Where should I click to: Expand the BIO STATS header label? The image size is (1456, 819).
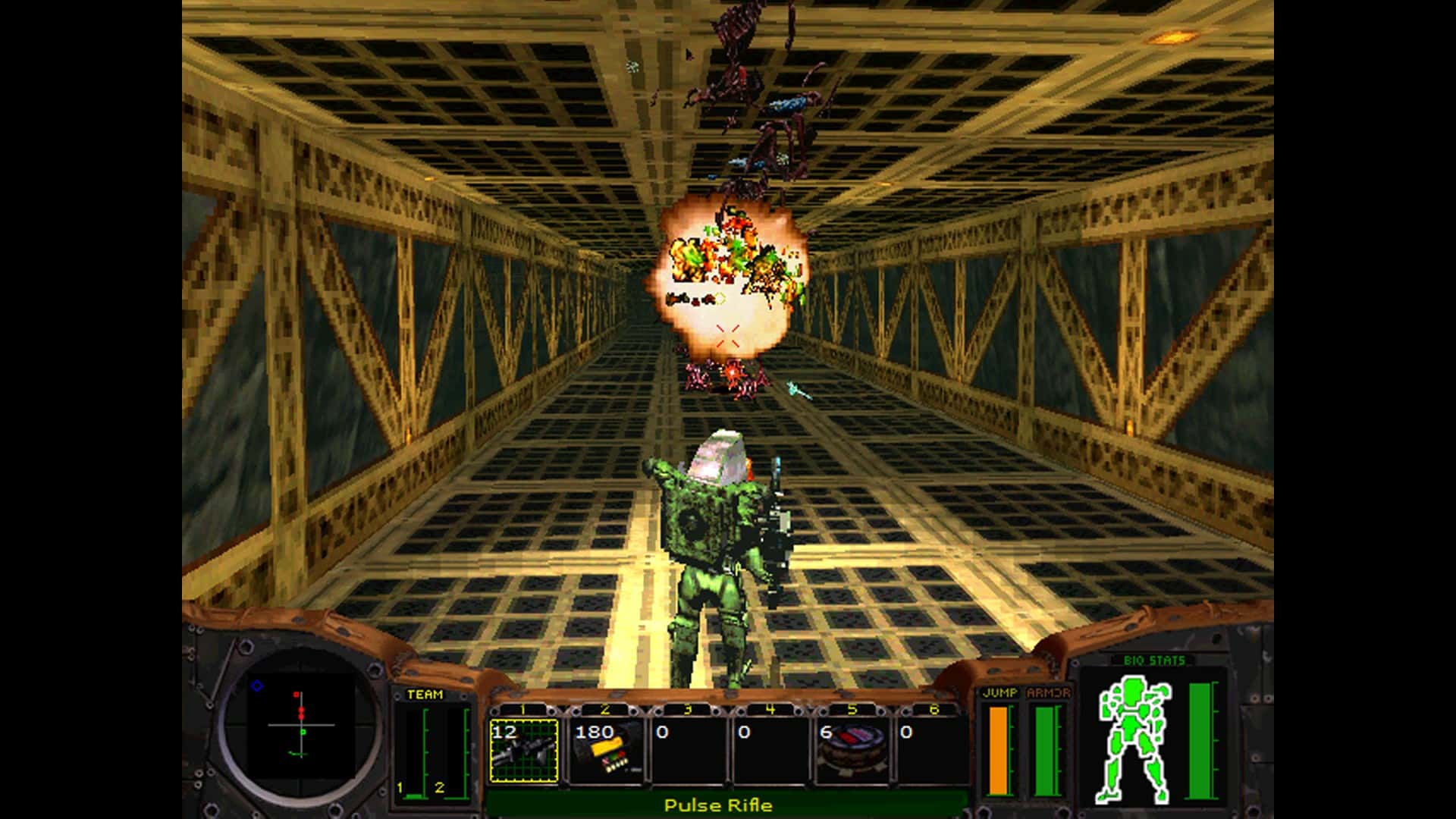1153,660
